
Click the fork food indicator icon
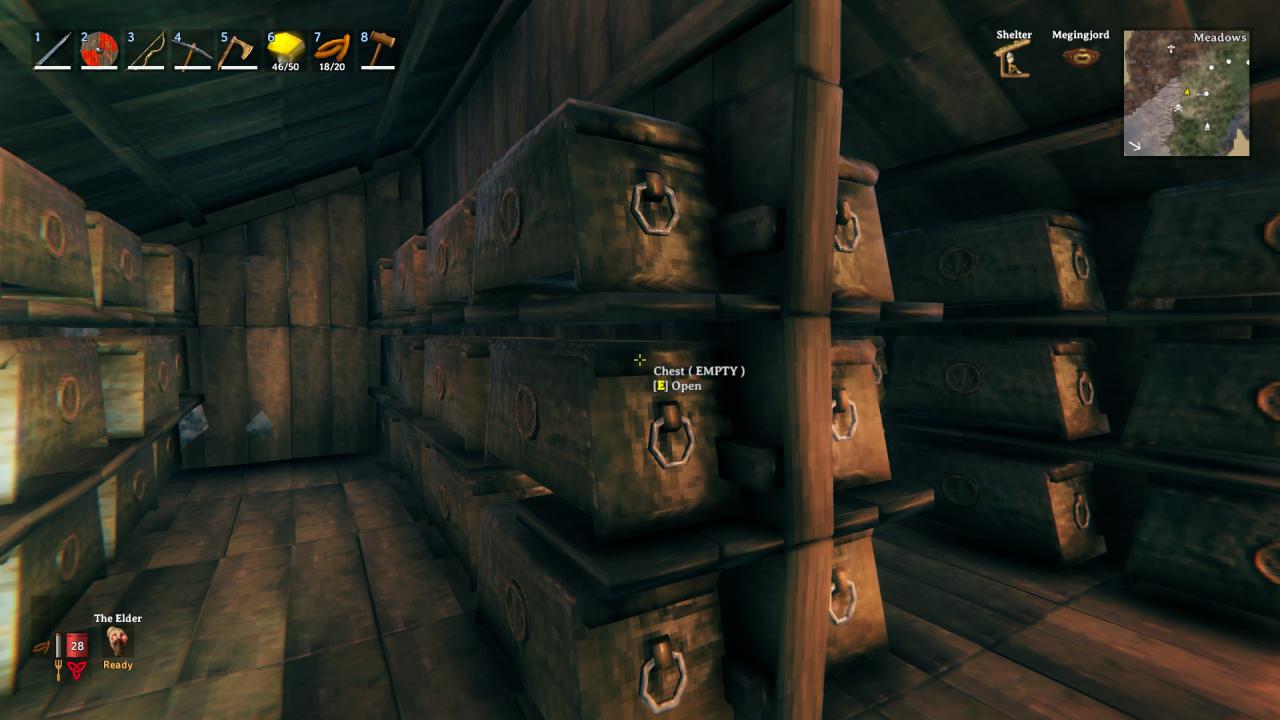click(58, 669)
